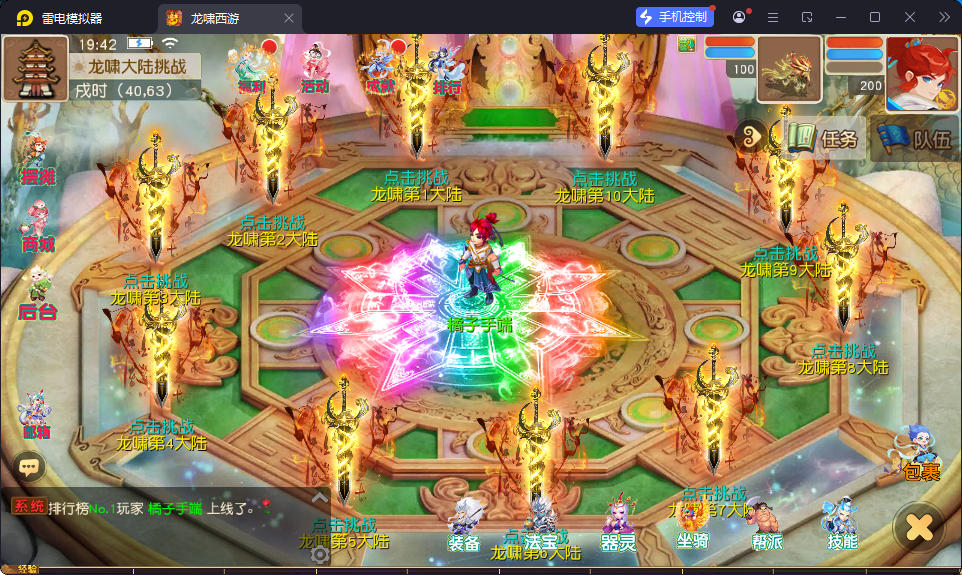This screenshot has width=962, height=575.
Task: Open the 装备 equipment menu
Action: pyautogui.click(x=464, y=524)
